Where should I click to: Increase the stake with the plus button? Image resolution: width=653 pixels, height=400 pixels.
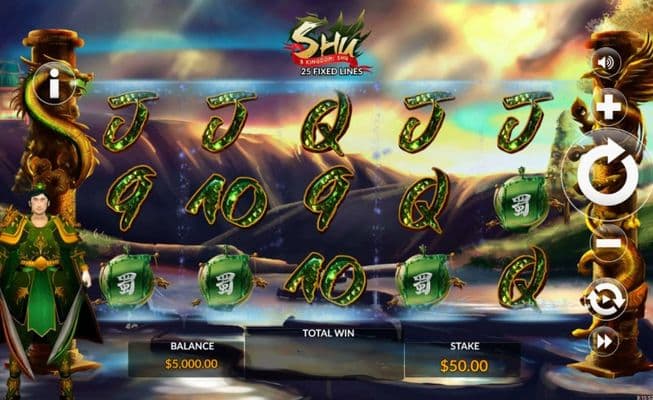(x=608, y=108)
